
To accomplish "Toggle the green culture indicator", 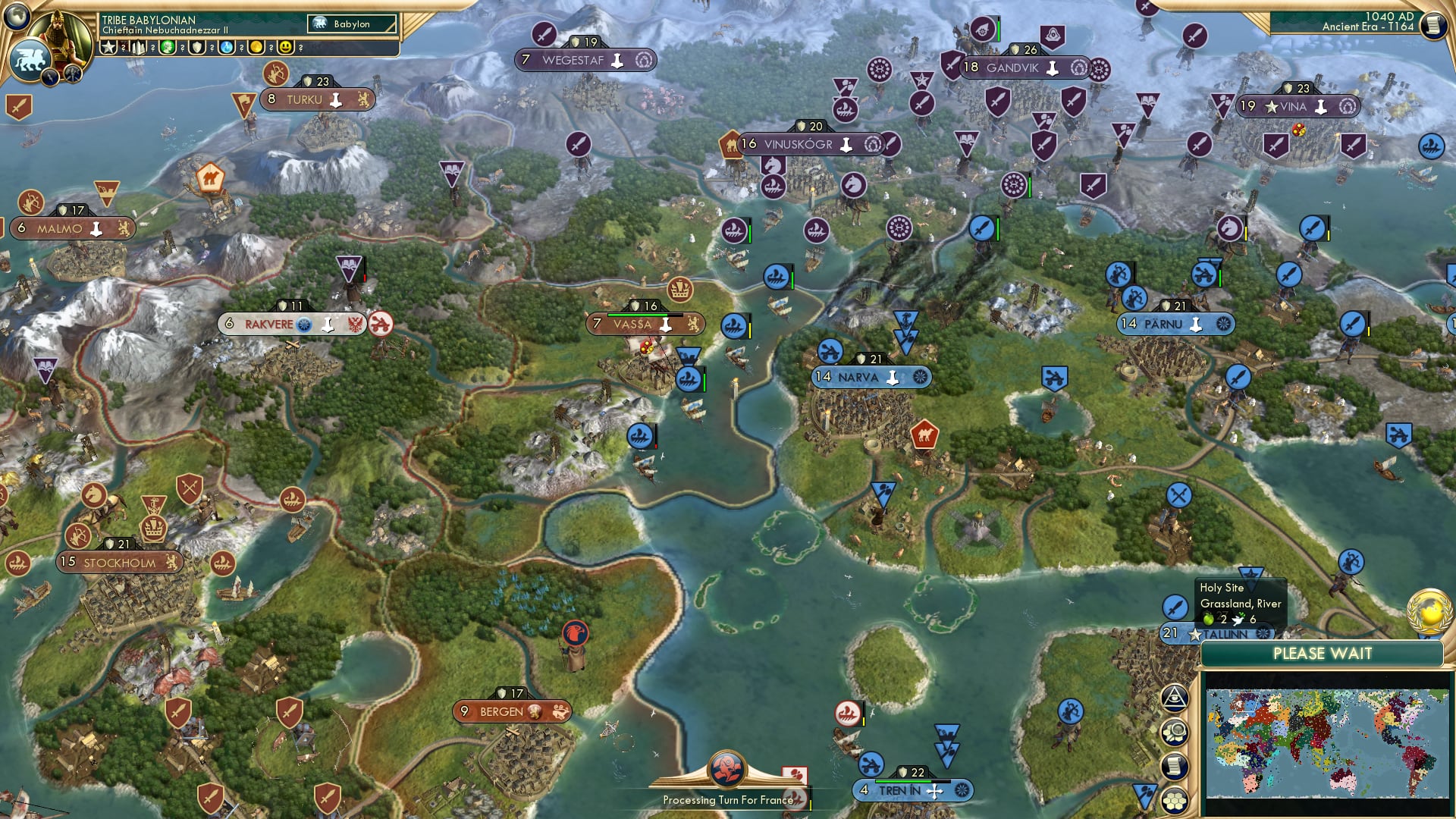I will tap(166, 47).
